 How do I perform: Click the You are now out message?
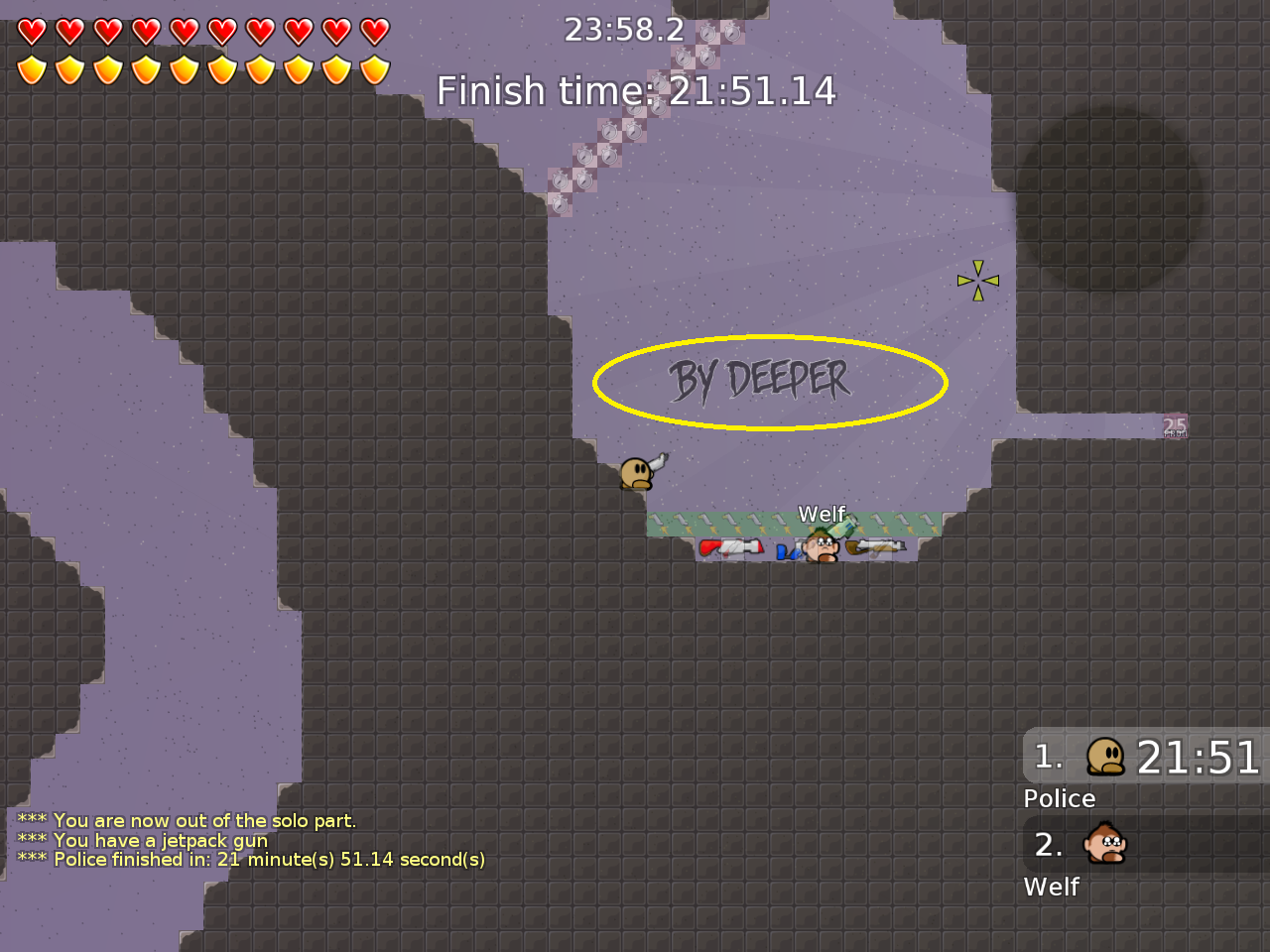[x=187, y=820]
